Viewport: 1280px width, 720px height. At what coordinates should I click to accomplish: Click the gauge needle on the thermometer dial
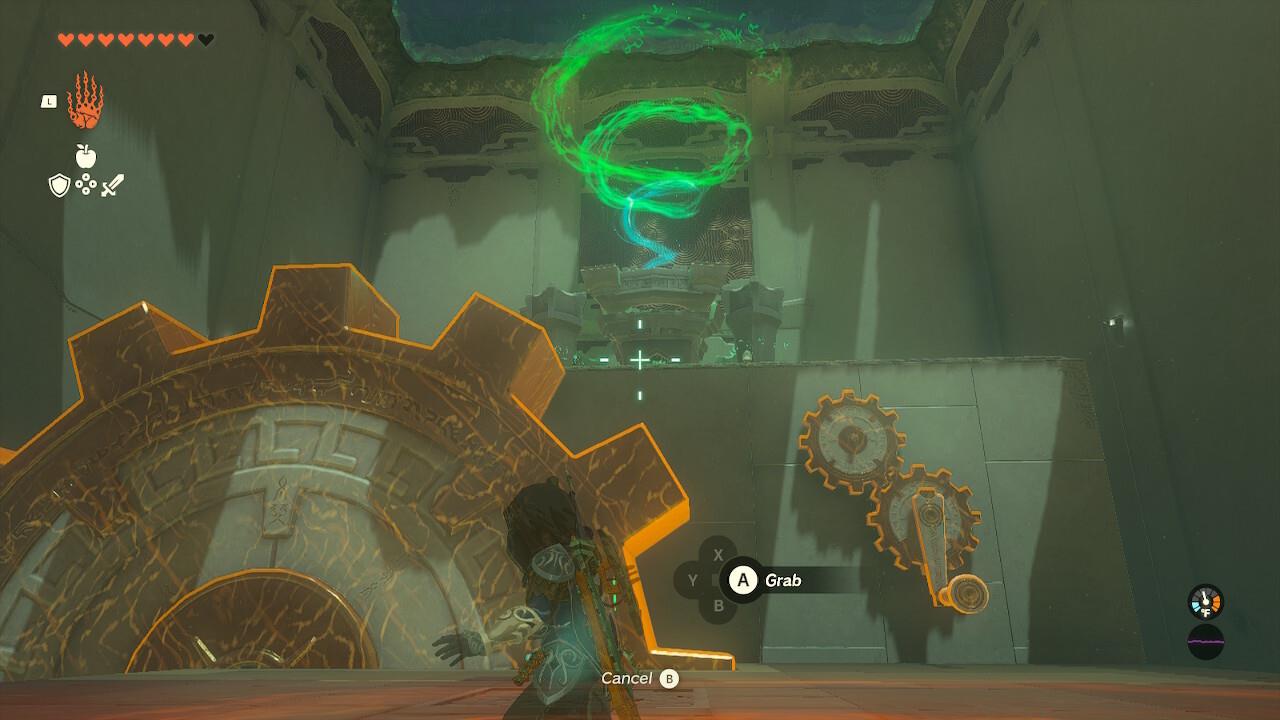1204,595
